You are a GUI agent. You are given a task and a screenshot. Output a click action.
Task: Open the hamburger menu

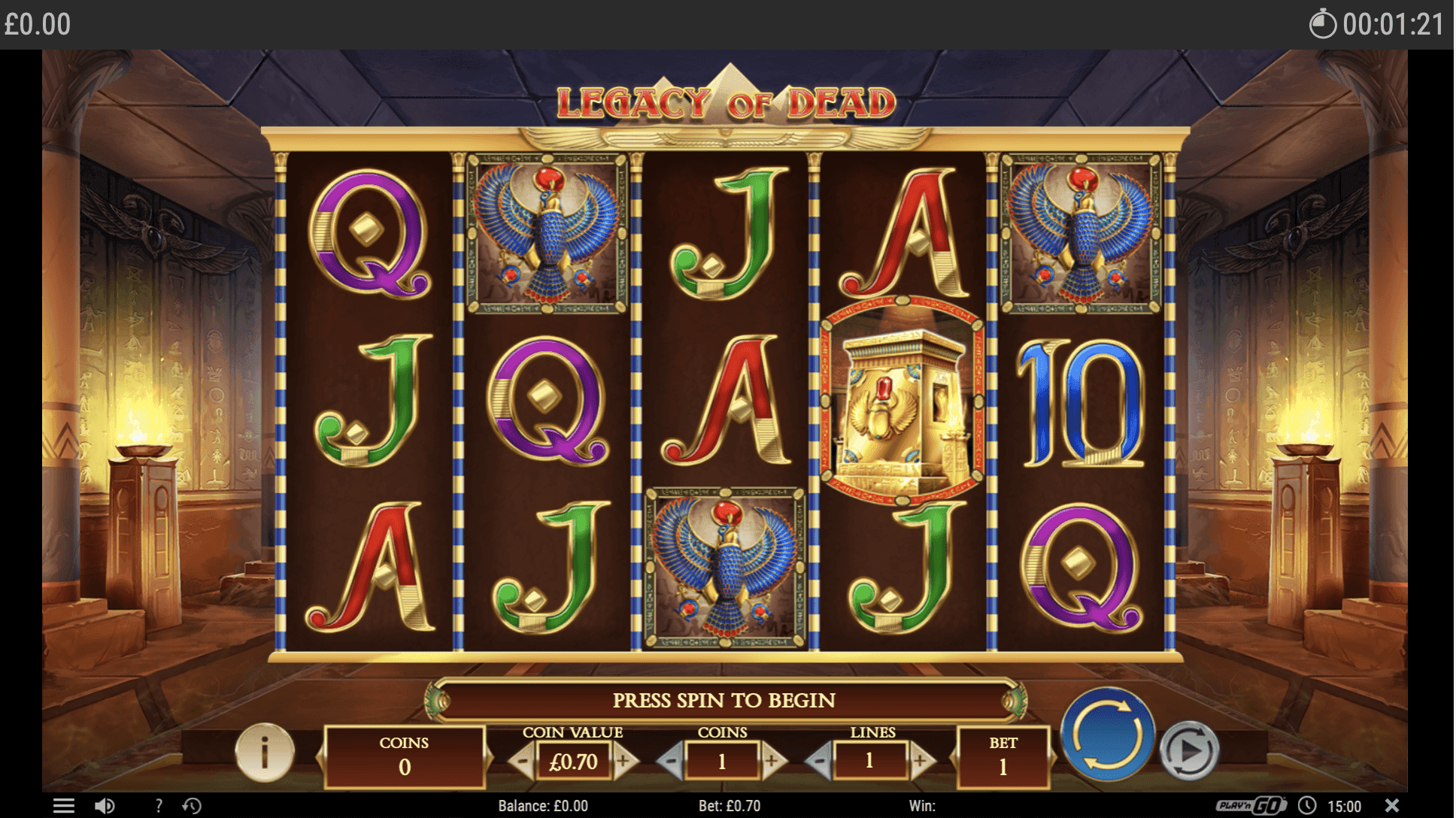65,805
